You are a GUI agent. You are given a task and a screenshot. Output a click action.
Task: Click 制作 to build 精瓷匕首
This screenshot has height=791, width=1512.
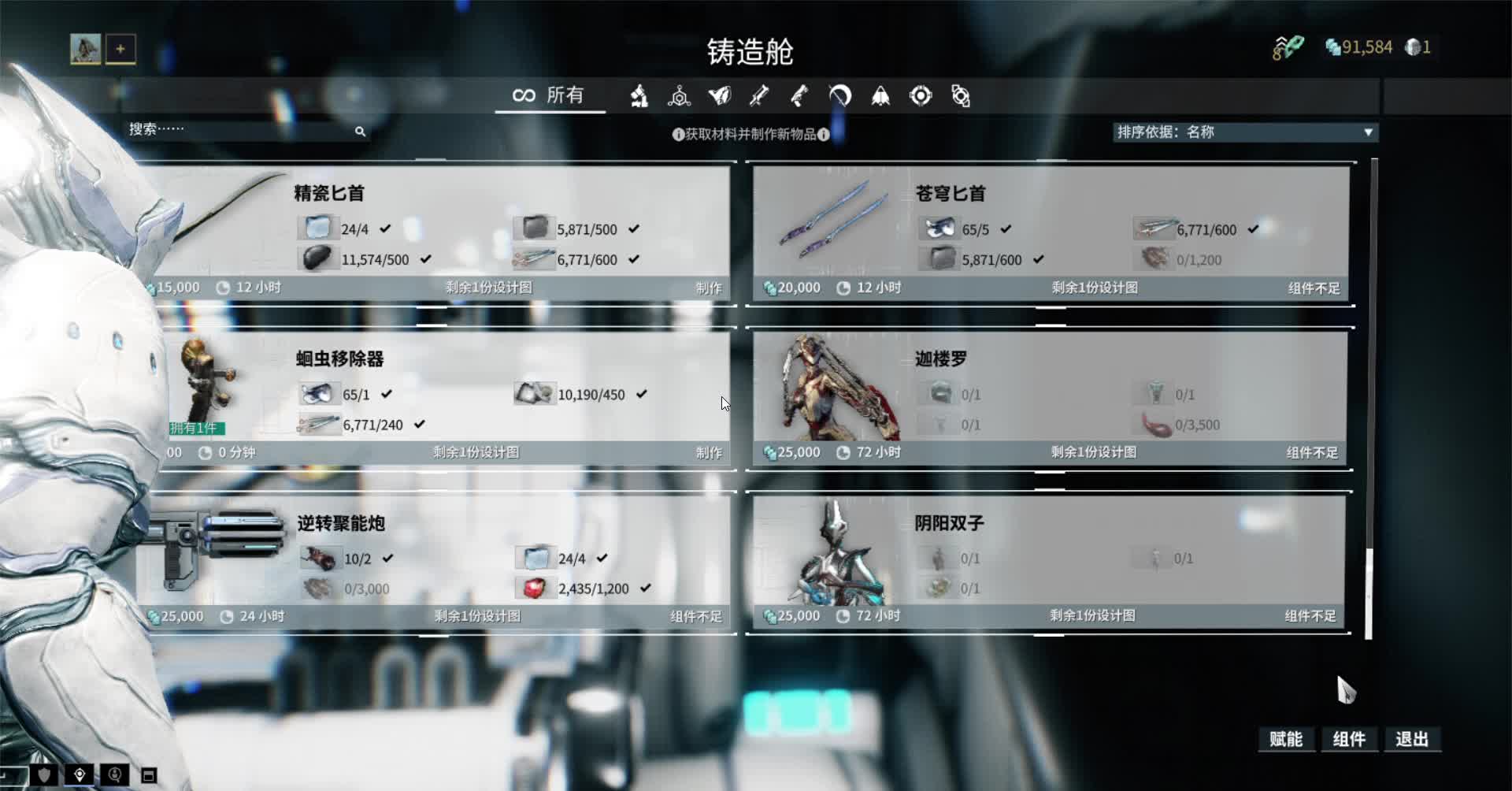click(708, 288)
